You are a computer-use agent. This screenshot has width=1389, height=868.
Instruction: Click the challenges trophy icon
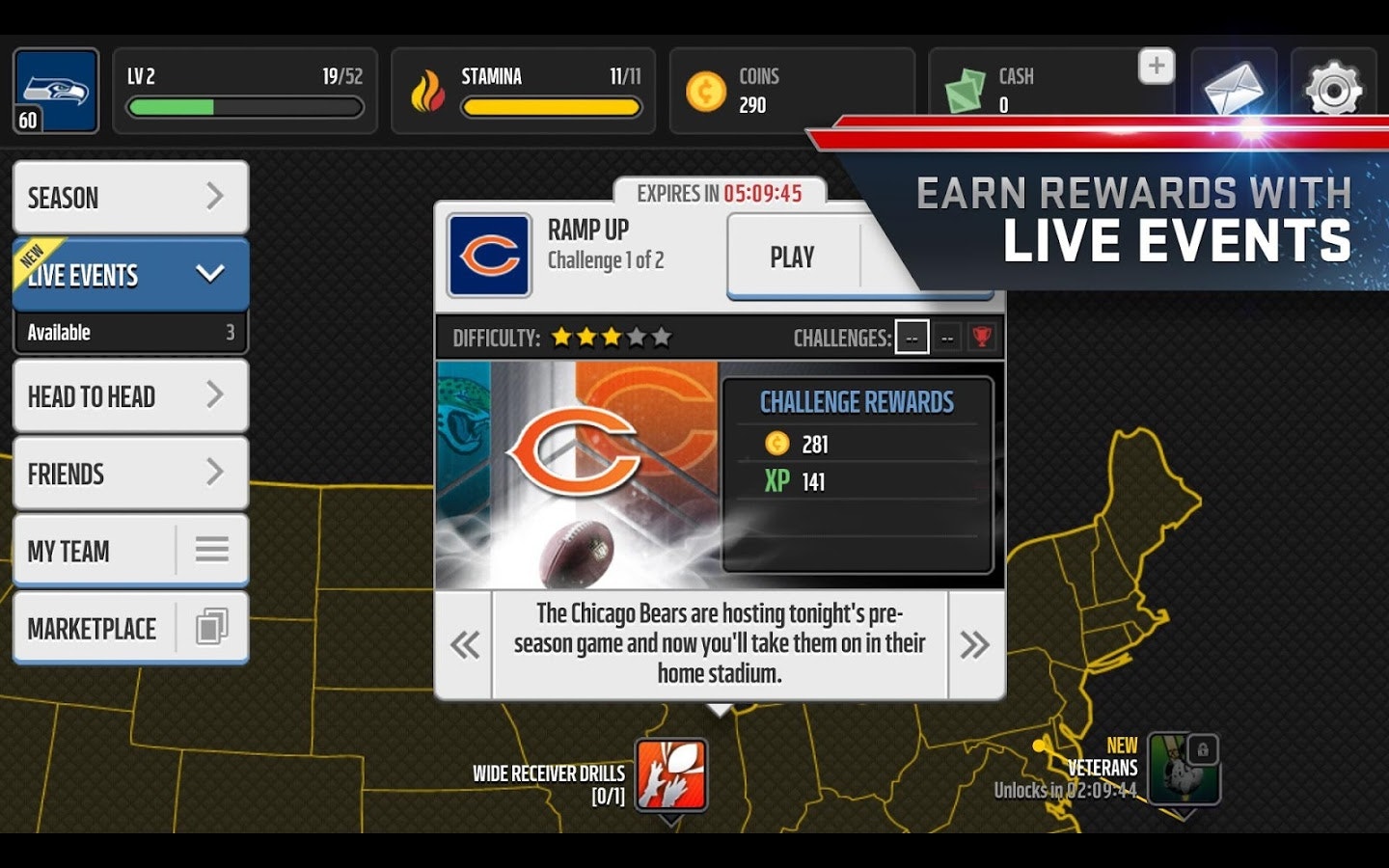point(982,337)
